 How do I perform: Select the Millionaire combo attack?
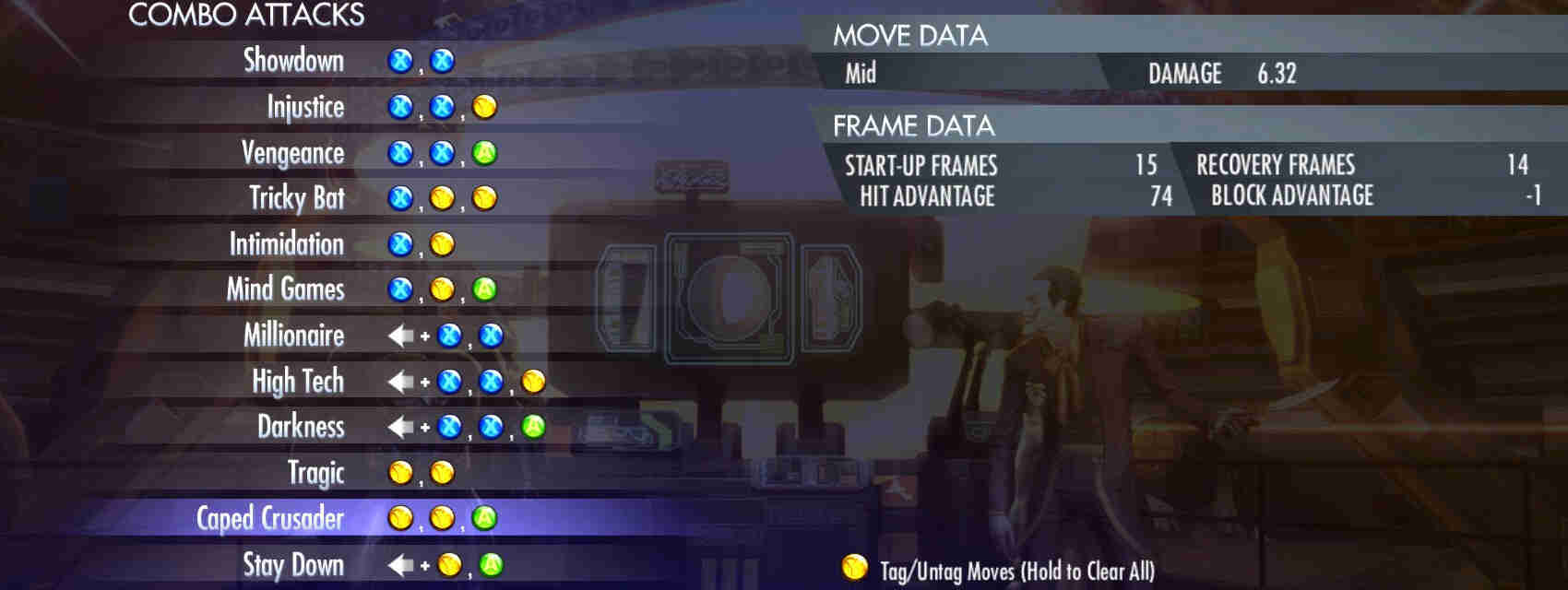tap(293, 336)
